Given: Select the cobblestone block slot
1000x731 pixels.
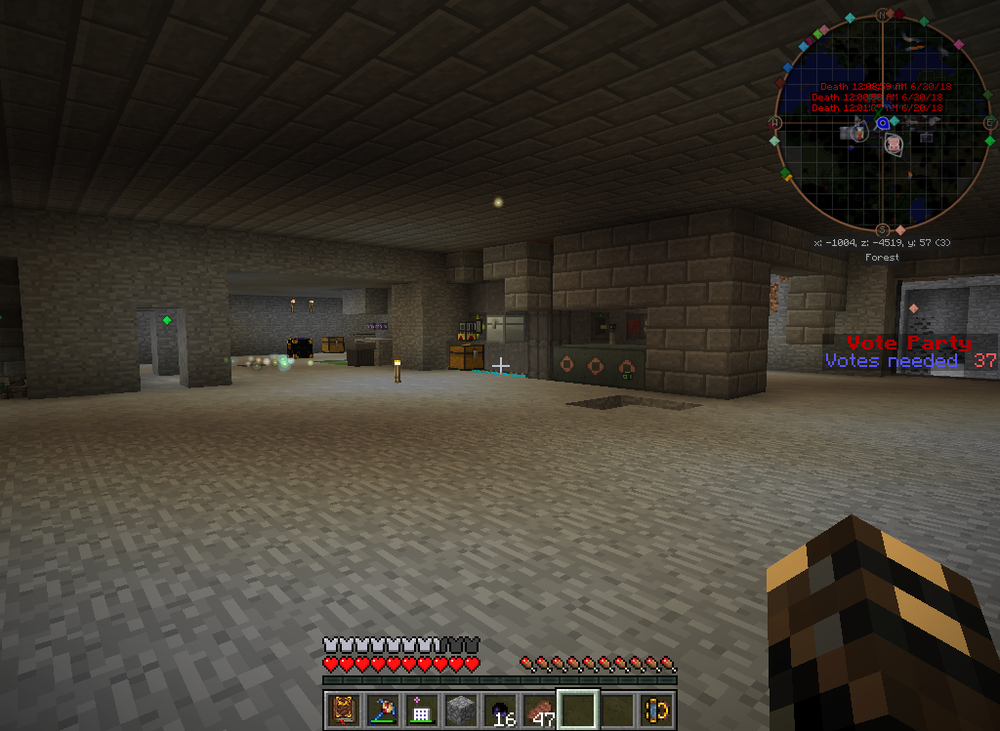Looking at the screenshot, I should 460,709.
